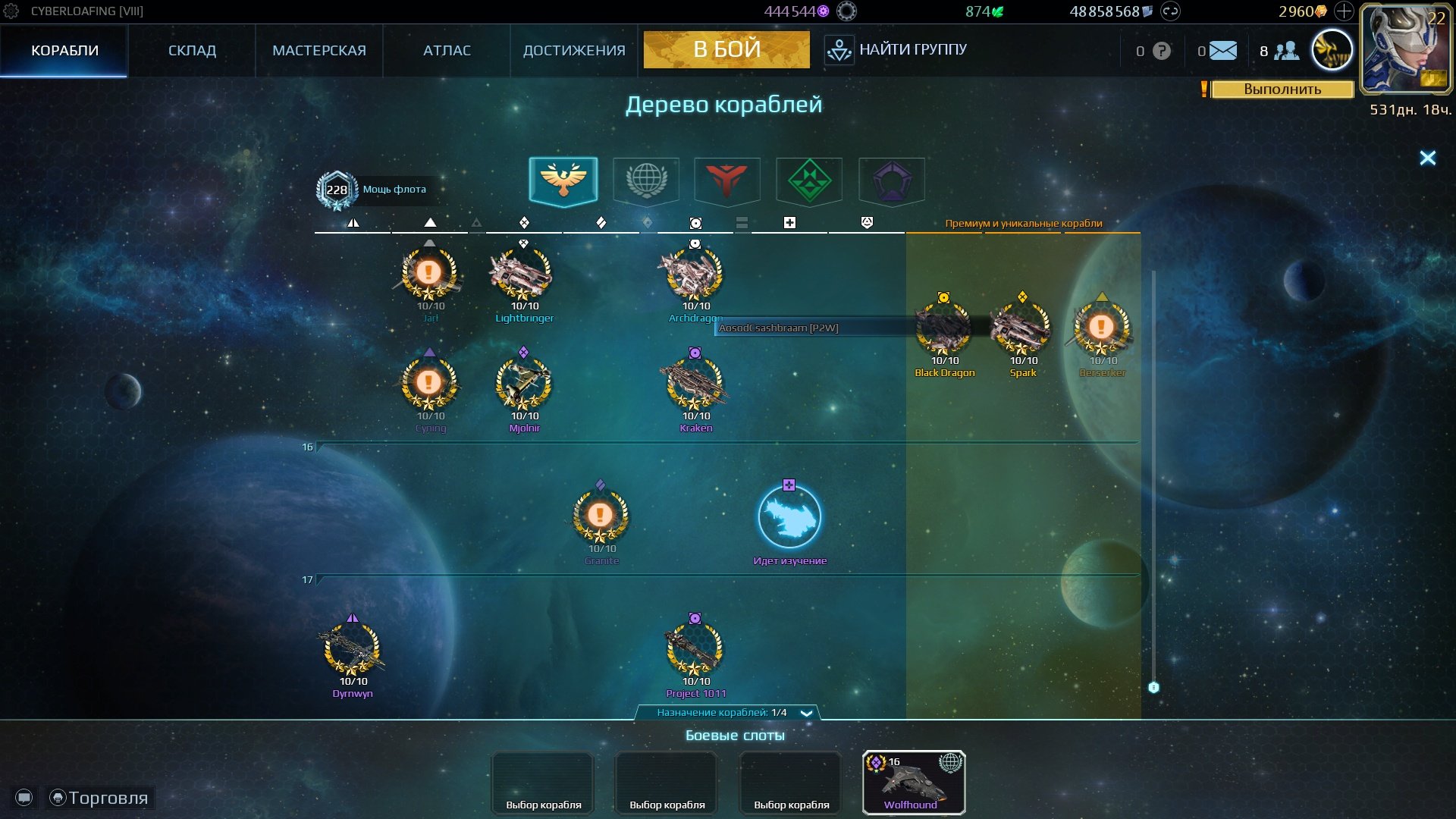This screenshot has height=819, width=1456.
Task: Select the red faction emblem tab
Action: tap(727, 181)
